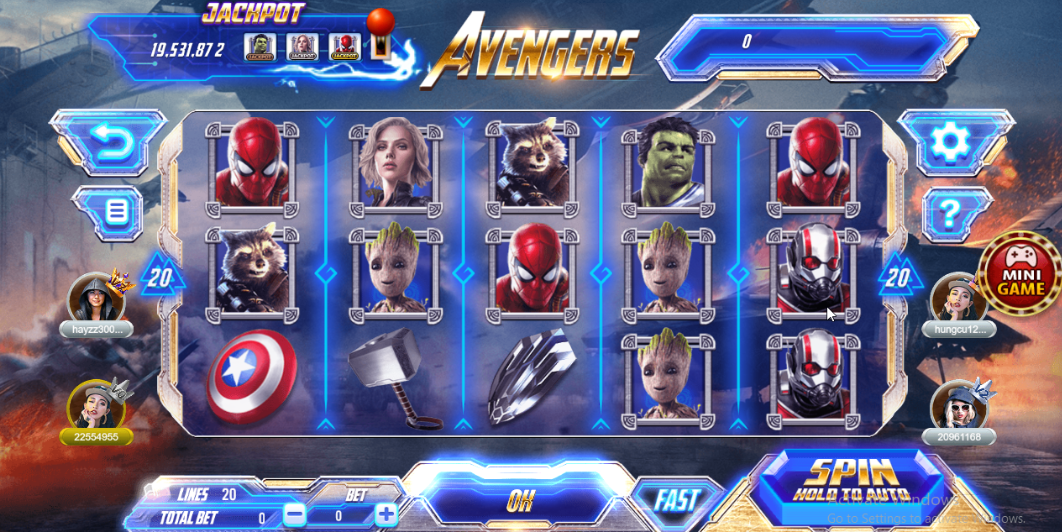Select the avatar labeled 22554955
1062x532 pixels.
point(95,407)
